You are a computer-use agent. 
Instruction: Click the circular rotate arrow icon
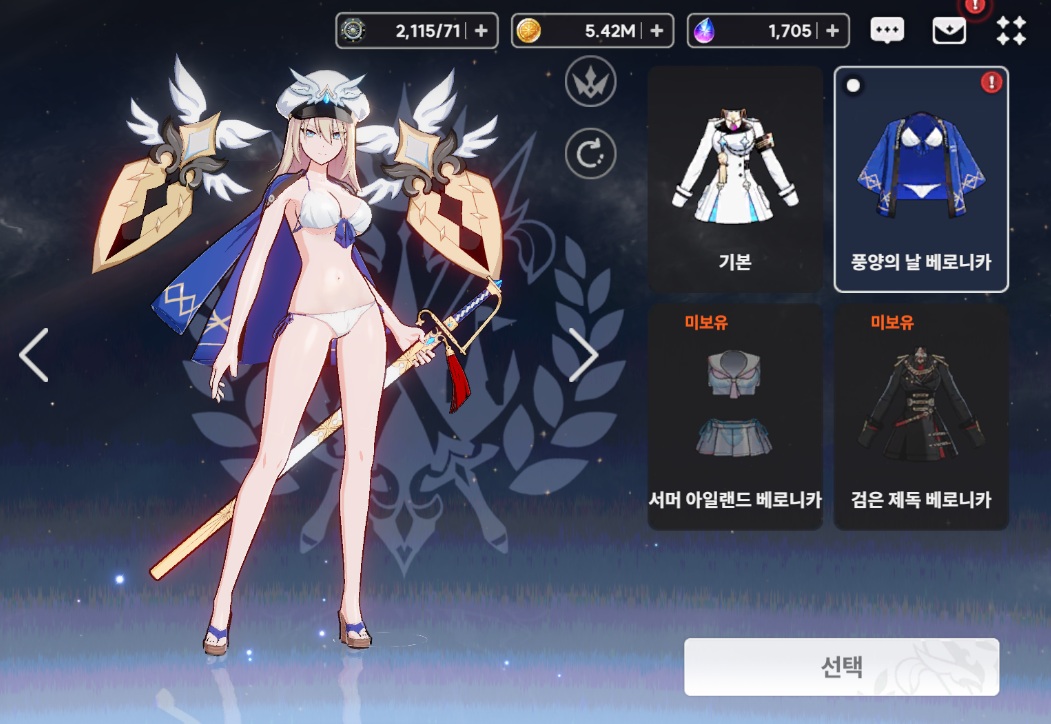click(590, 154)
